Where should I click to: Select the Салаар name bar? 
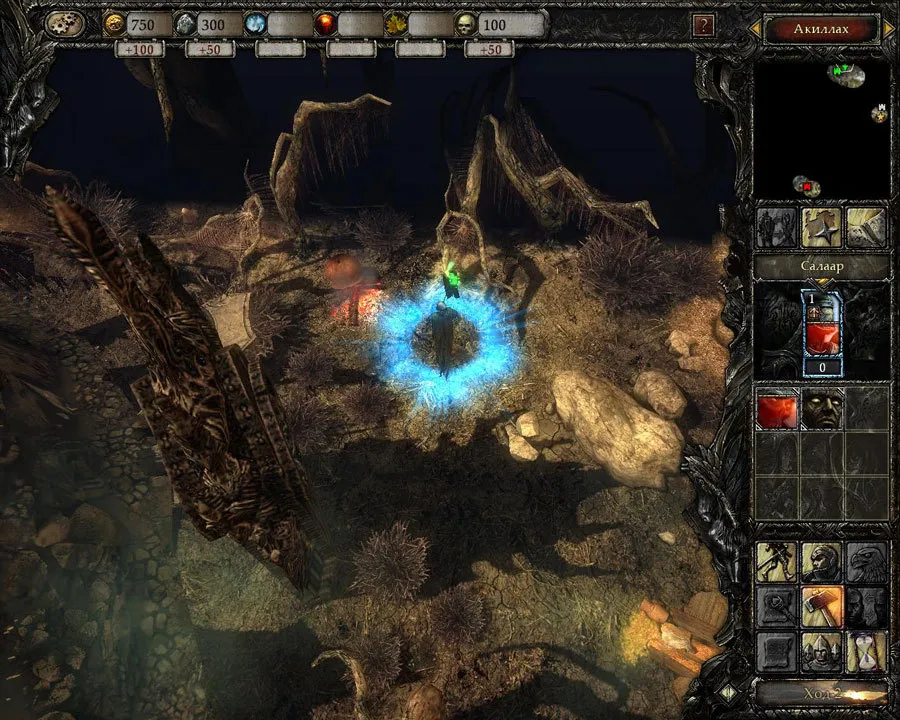coord(821,267)
